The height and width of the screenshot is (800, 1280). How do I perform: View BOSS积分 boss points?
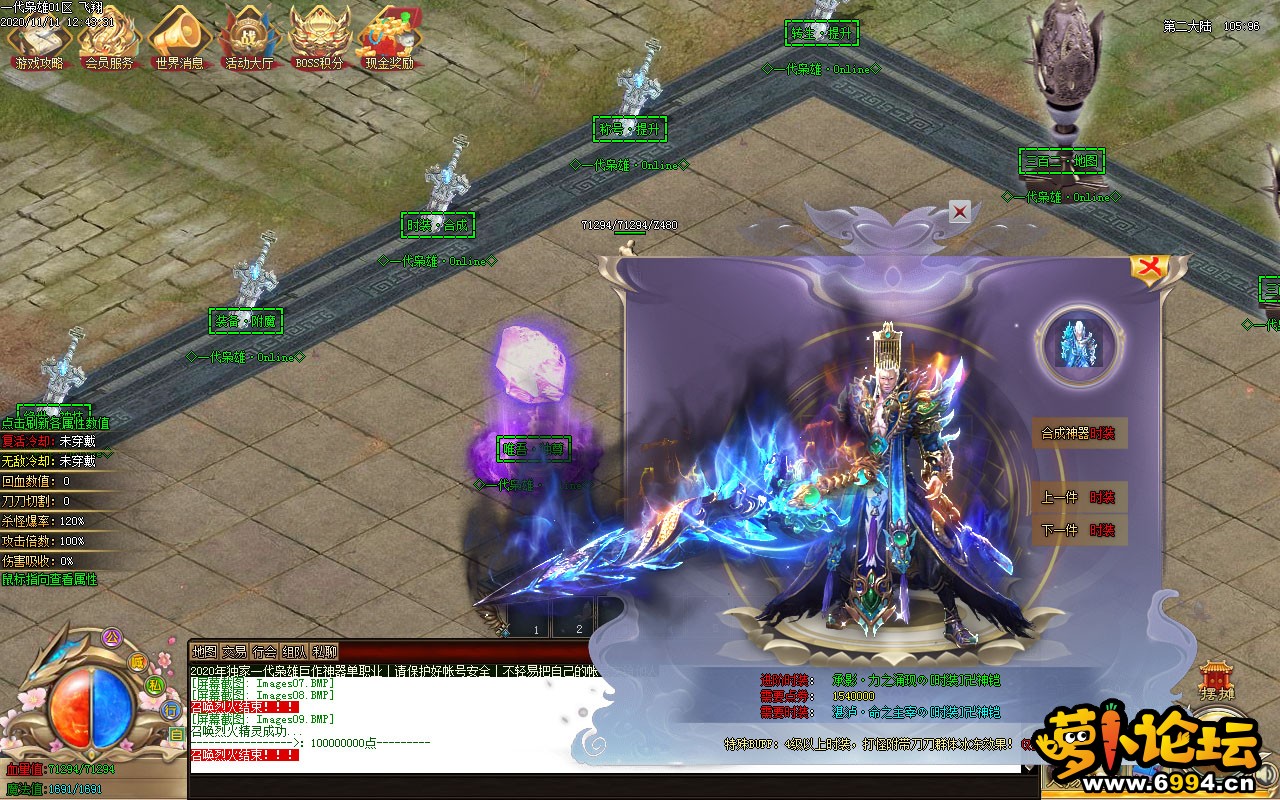tap(319, 42)
